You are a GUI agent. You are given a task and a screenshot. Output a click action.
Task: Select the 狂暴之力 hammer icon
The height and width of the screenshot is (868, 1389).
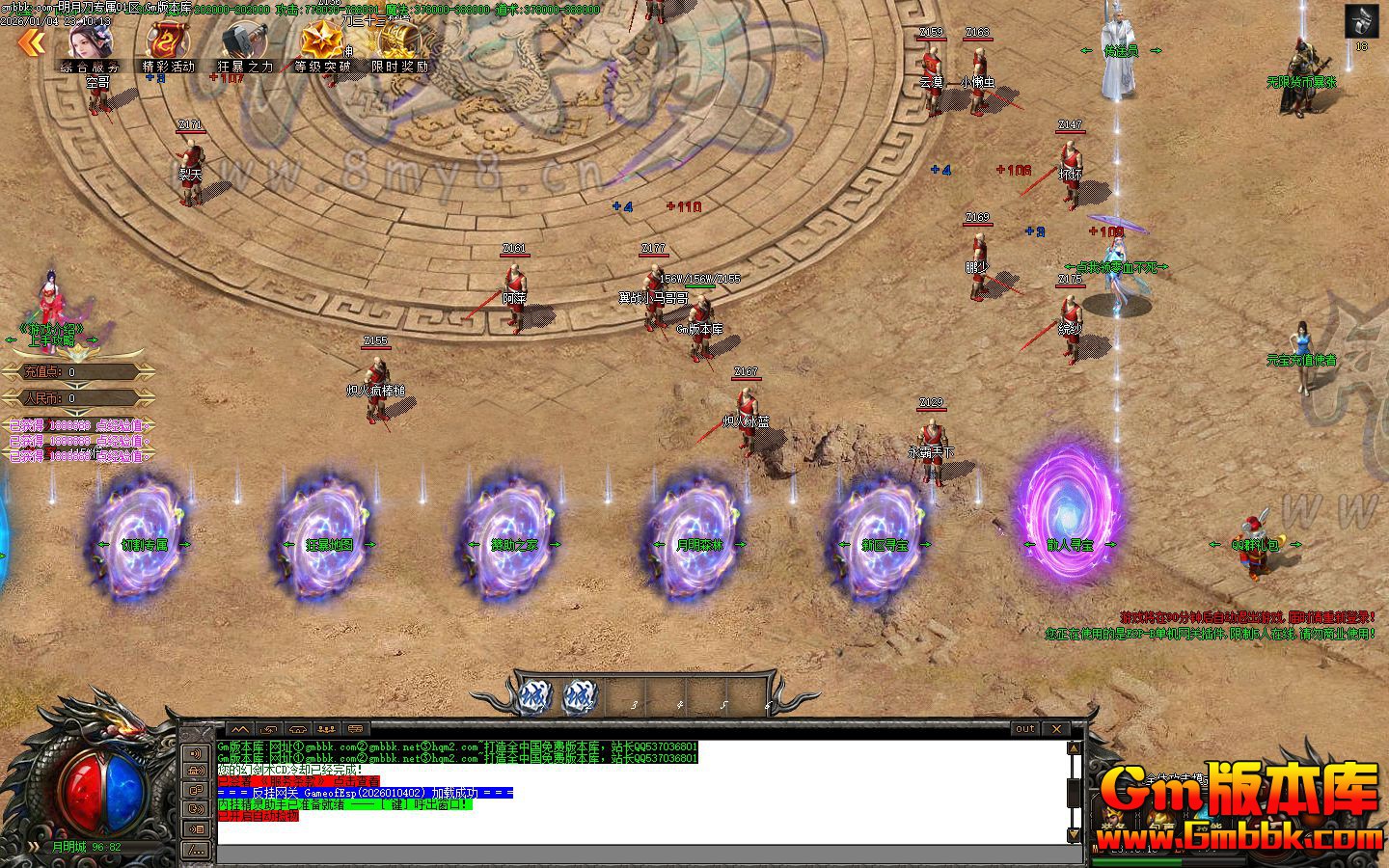[245, 44]
